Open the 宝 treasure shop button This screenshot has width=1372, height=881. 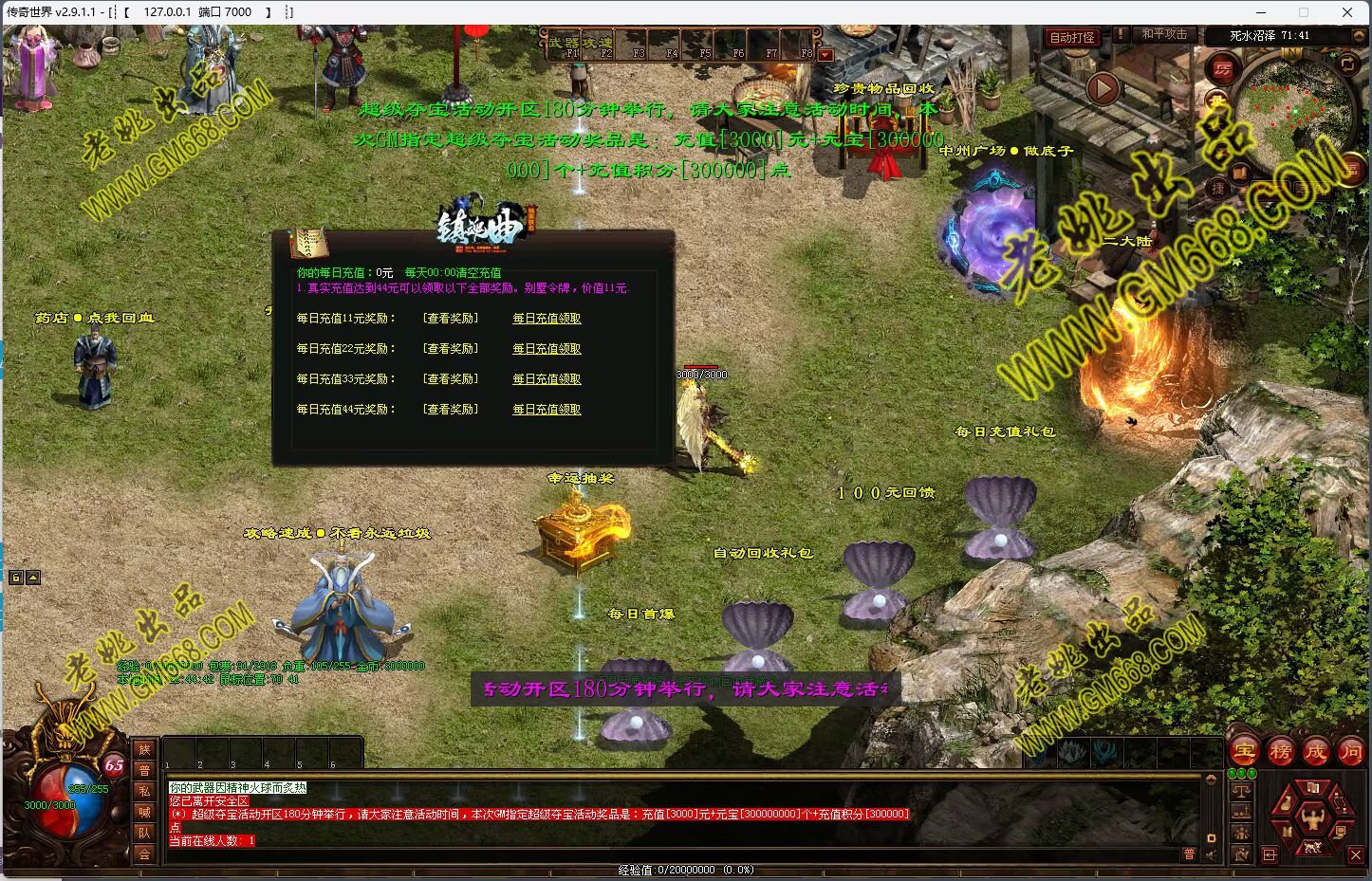click(x=1244, y=752)
